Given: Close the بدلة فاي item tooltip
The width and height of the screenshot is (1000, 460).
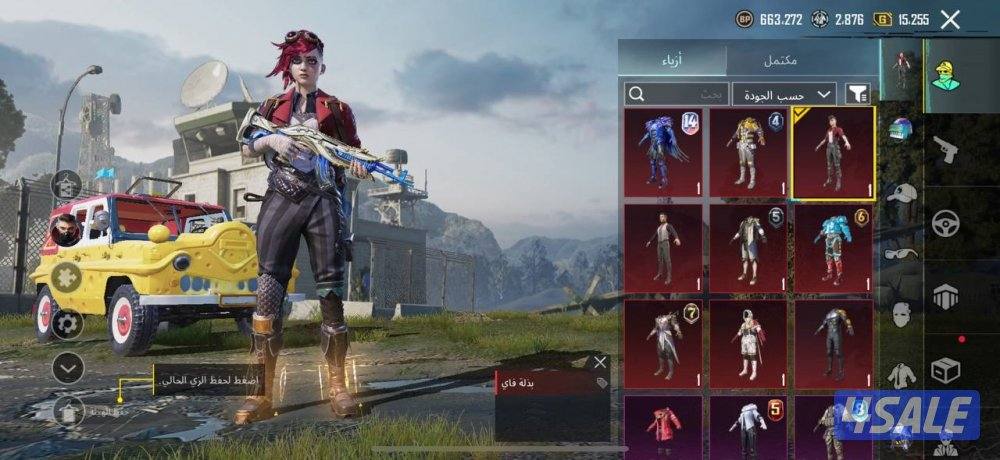Looking at the screenshot, I should coord(600,362).
